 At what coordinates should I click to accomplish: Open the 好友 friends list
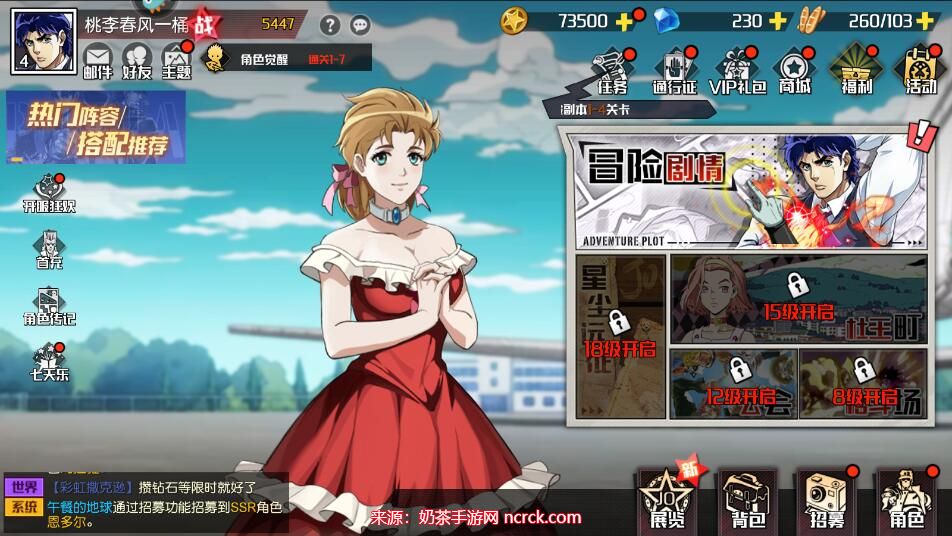coord(137,60)
